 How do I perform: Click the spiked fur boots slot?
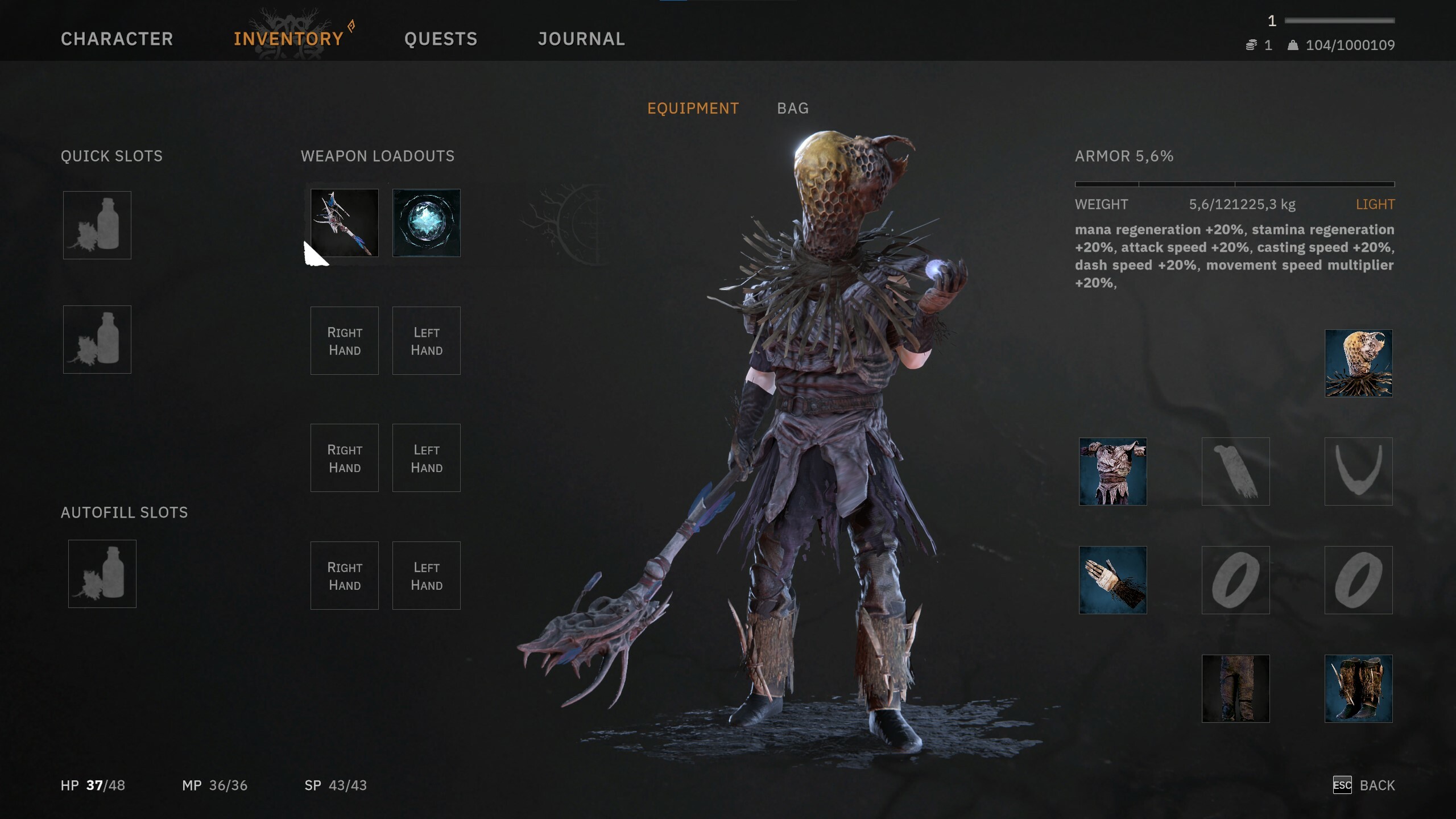pos(1358,689)
